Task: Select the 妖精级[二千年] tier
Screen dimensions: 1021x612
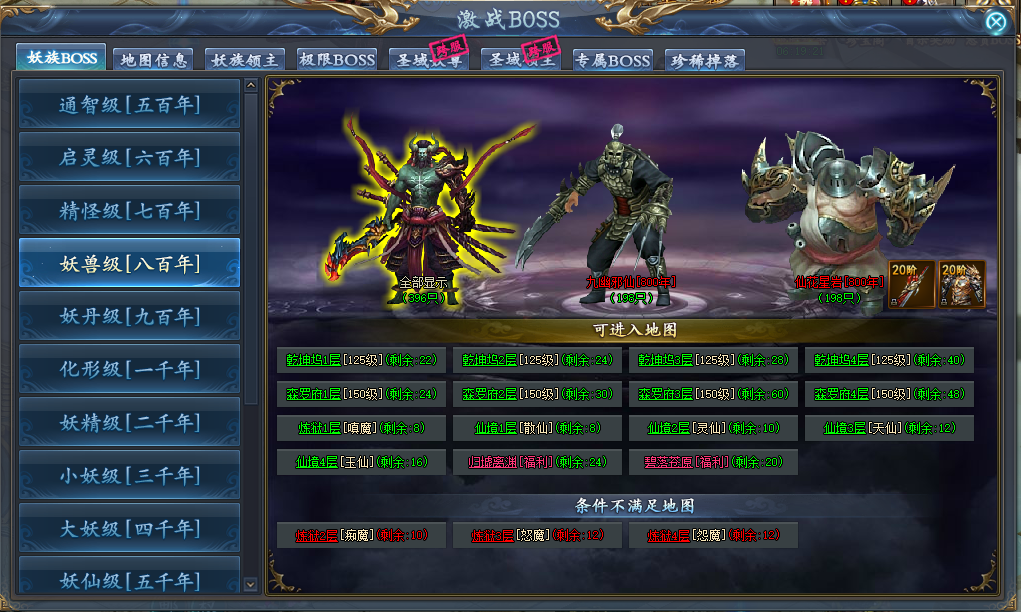Action: click(x=129, y=422)
